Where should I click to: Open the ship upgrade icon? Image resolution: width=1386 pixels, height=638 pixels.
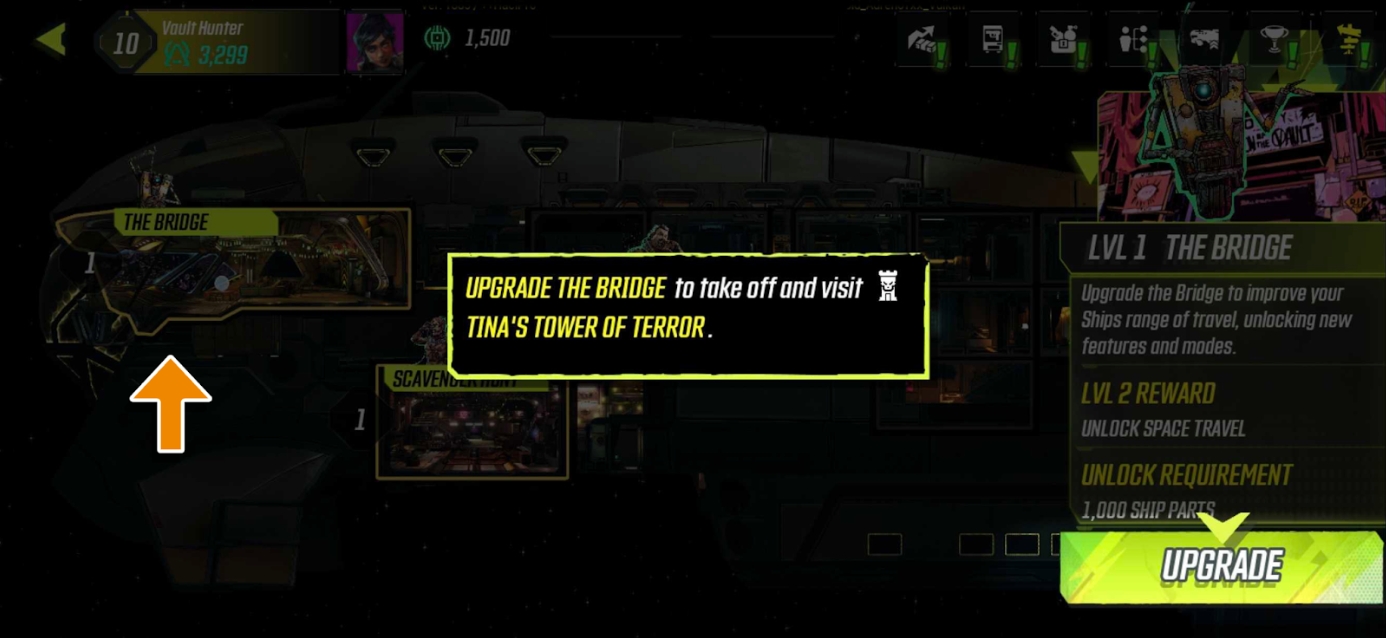[1205, 41]
